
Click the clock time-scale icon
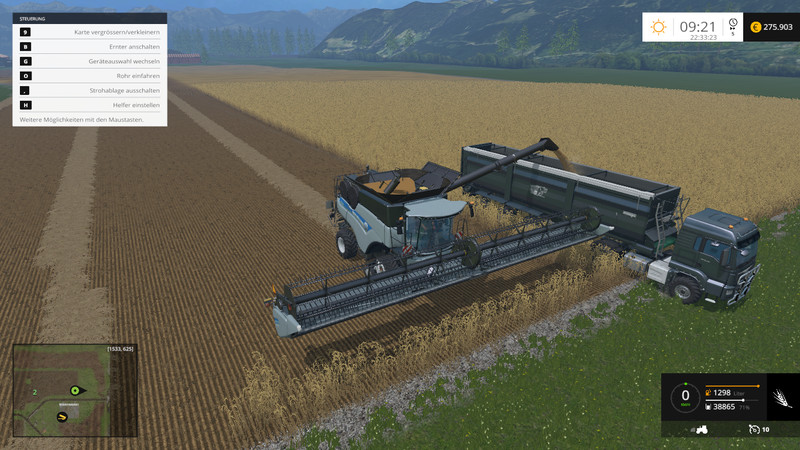(733, 25)
